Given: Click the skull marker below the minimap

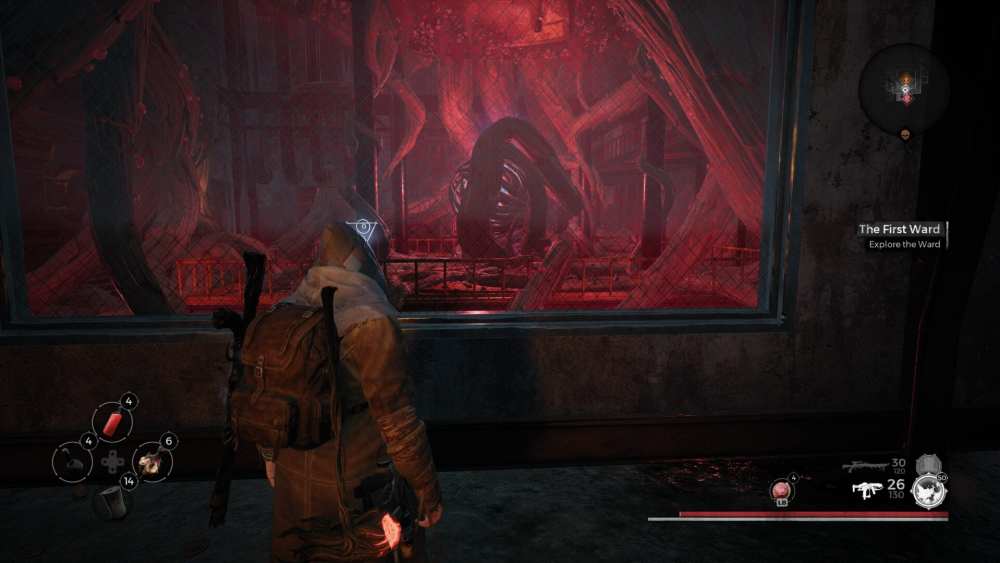Looking at the screenshot, I should pos(906,135).
